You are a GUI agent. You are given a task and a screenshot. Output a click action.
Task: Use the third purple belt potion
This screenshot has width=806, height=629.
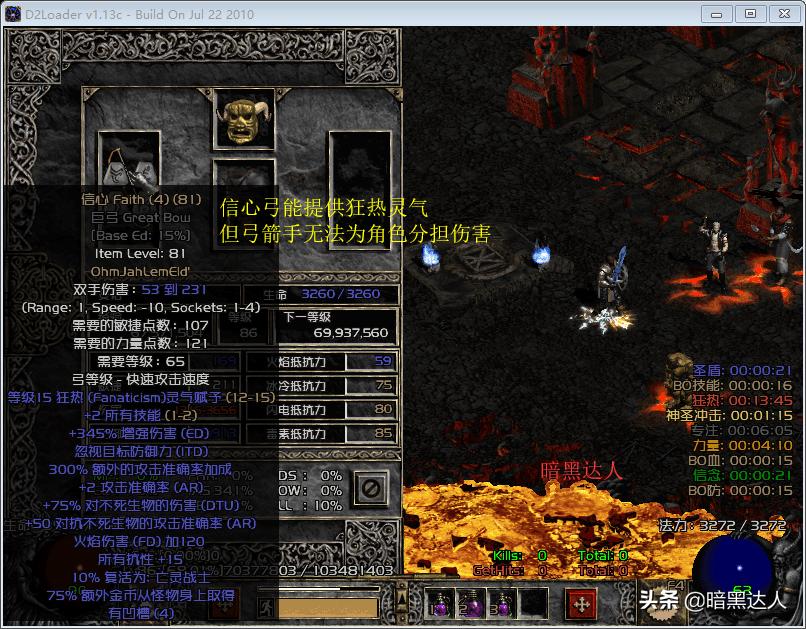[x=502, y=602]
